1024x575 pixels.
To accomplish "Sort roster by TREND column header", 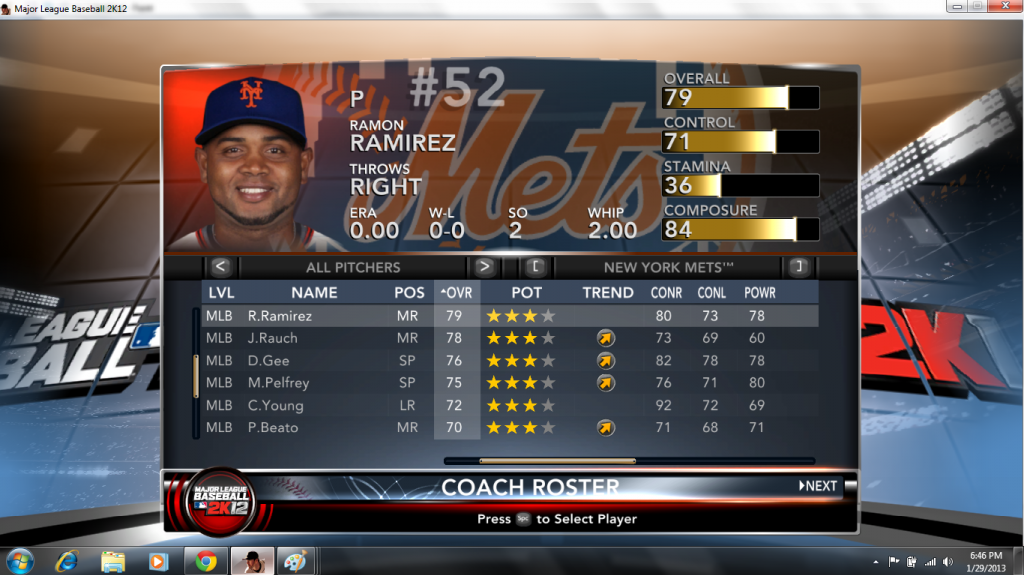I will (x=608, y=293).
